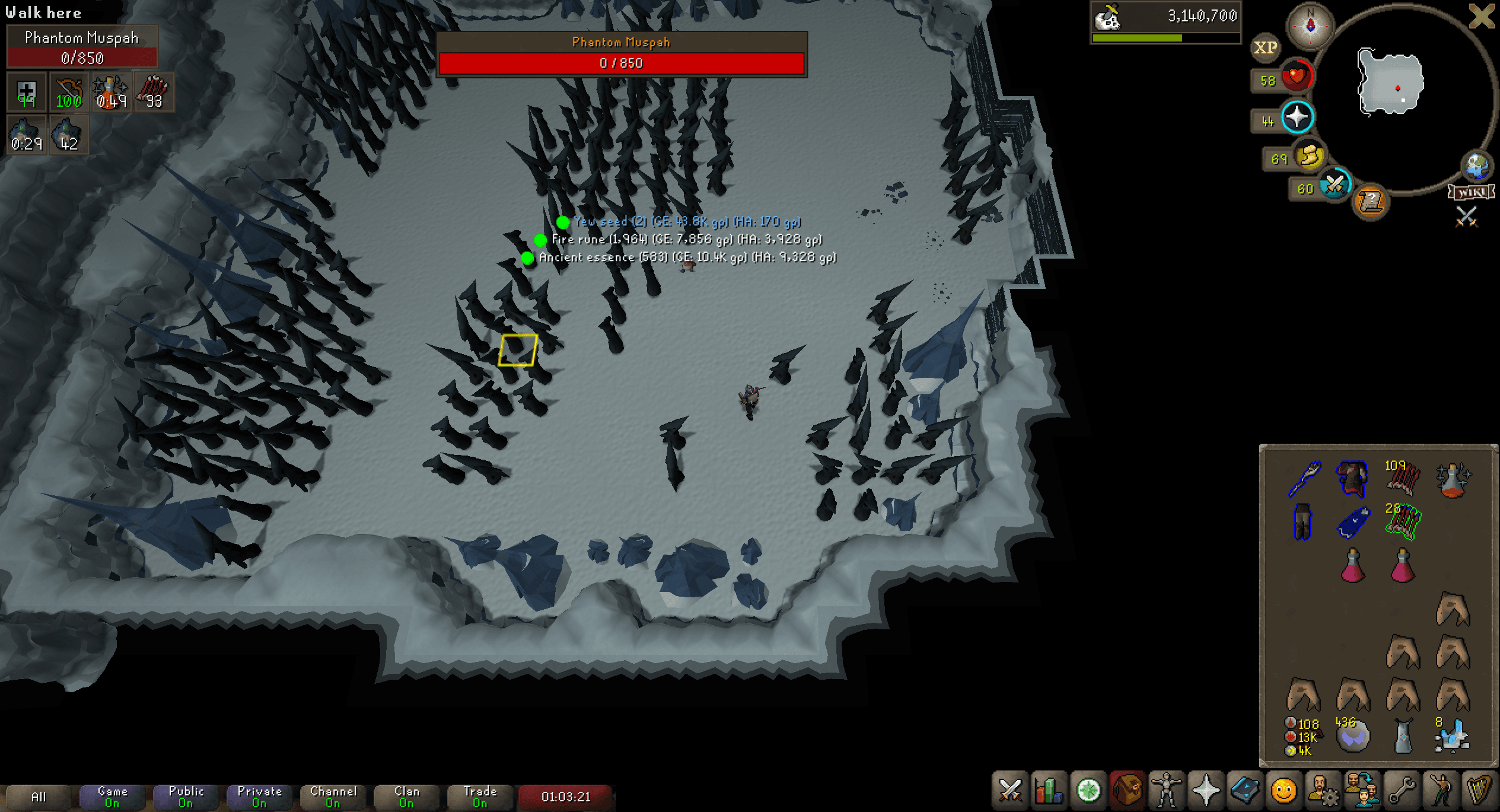Click the Logout door icon
This screenshot has width=1500, height=812.
1482,16
